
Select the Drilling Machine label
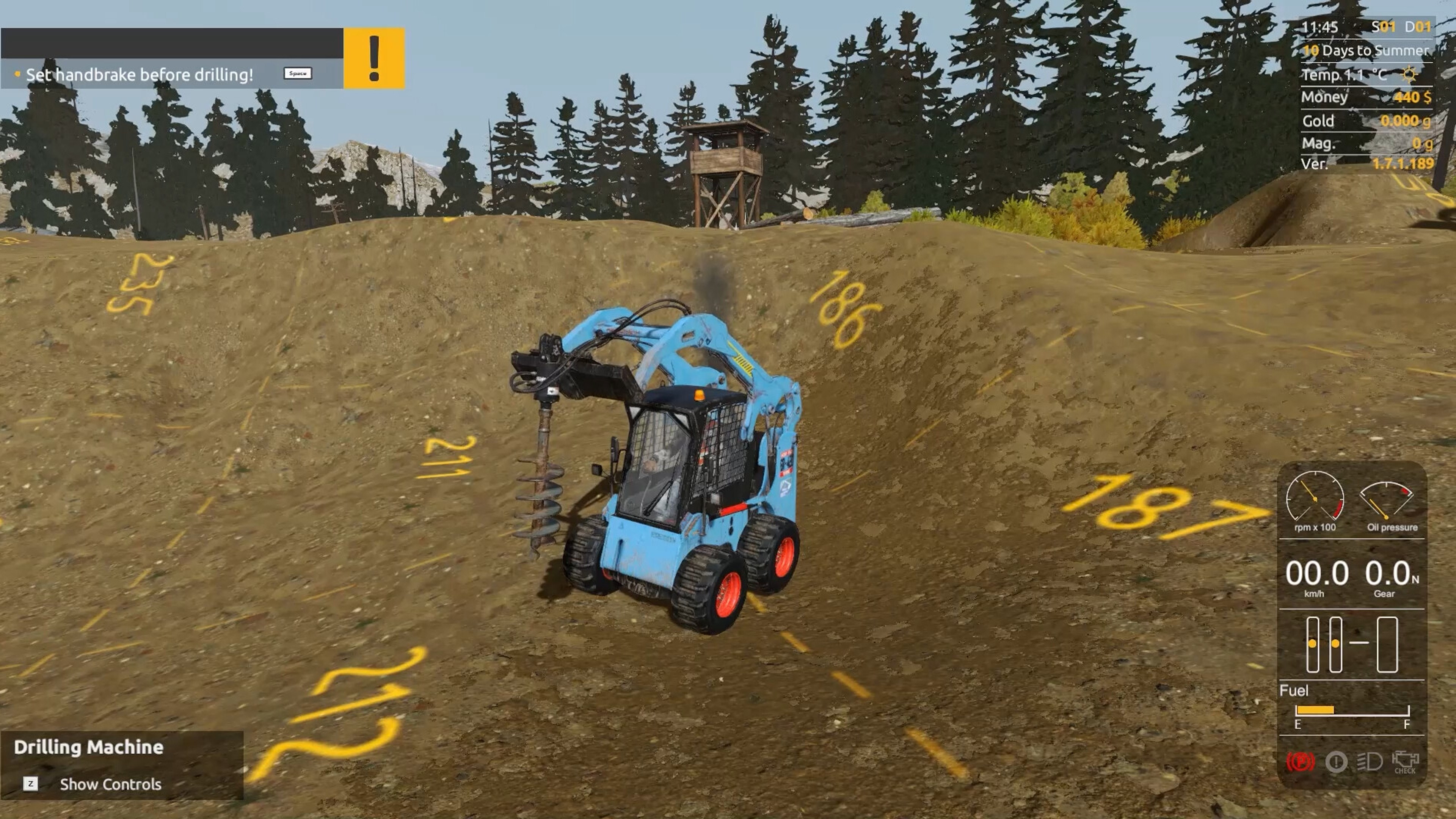(x=89, y=747)
